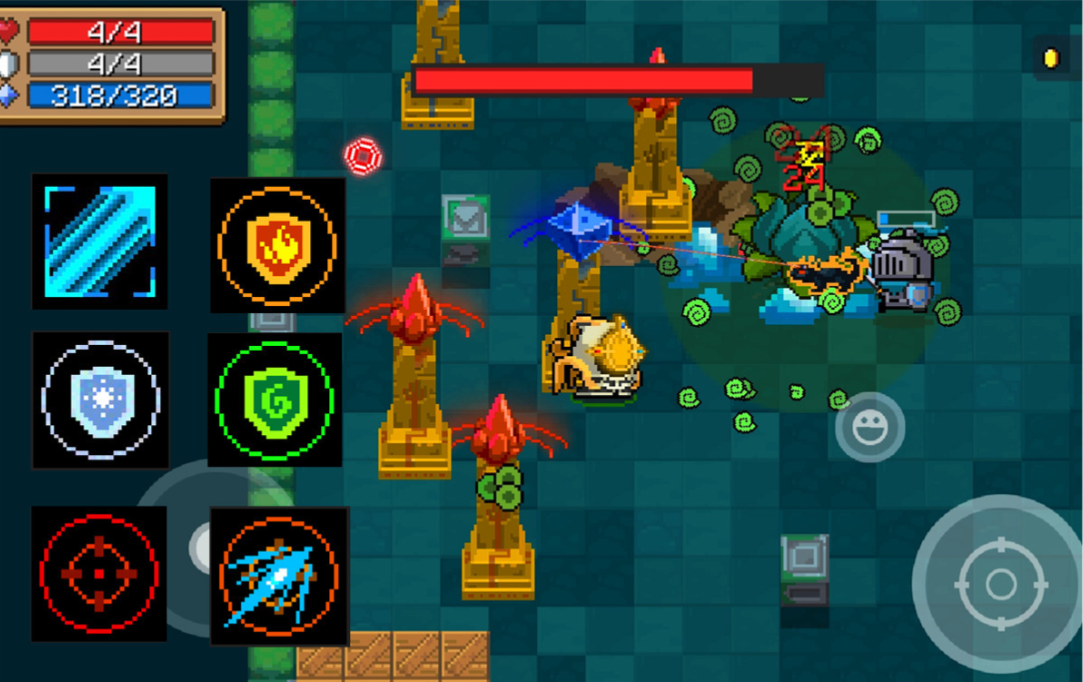The height and width of the screenshot is (682, 1083).
Task: Choose the white frost shield icon
Action: coord(100,400)
